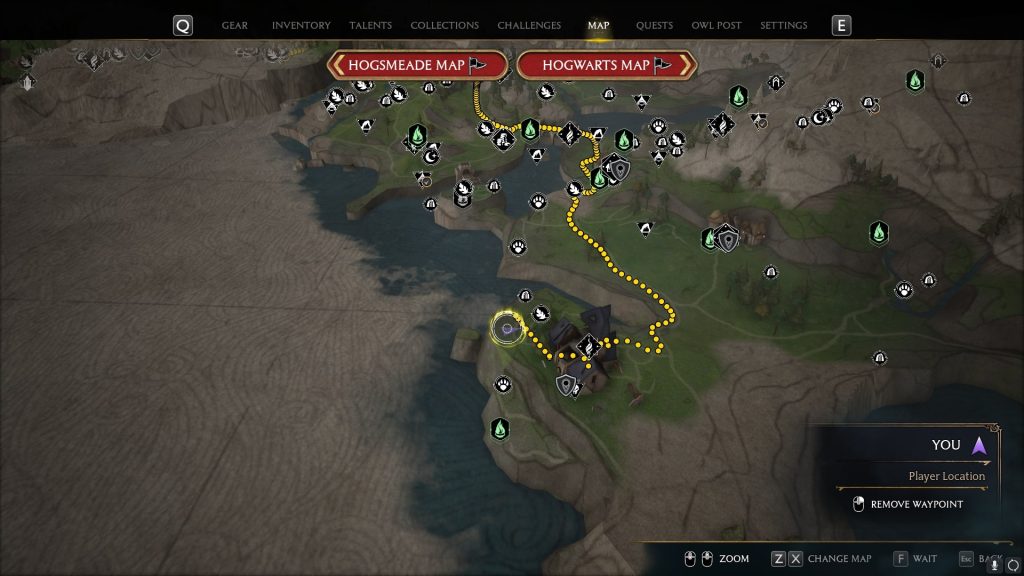Switch to the Hogwarts Map

coord(607,65)
